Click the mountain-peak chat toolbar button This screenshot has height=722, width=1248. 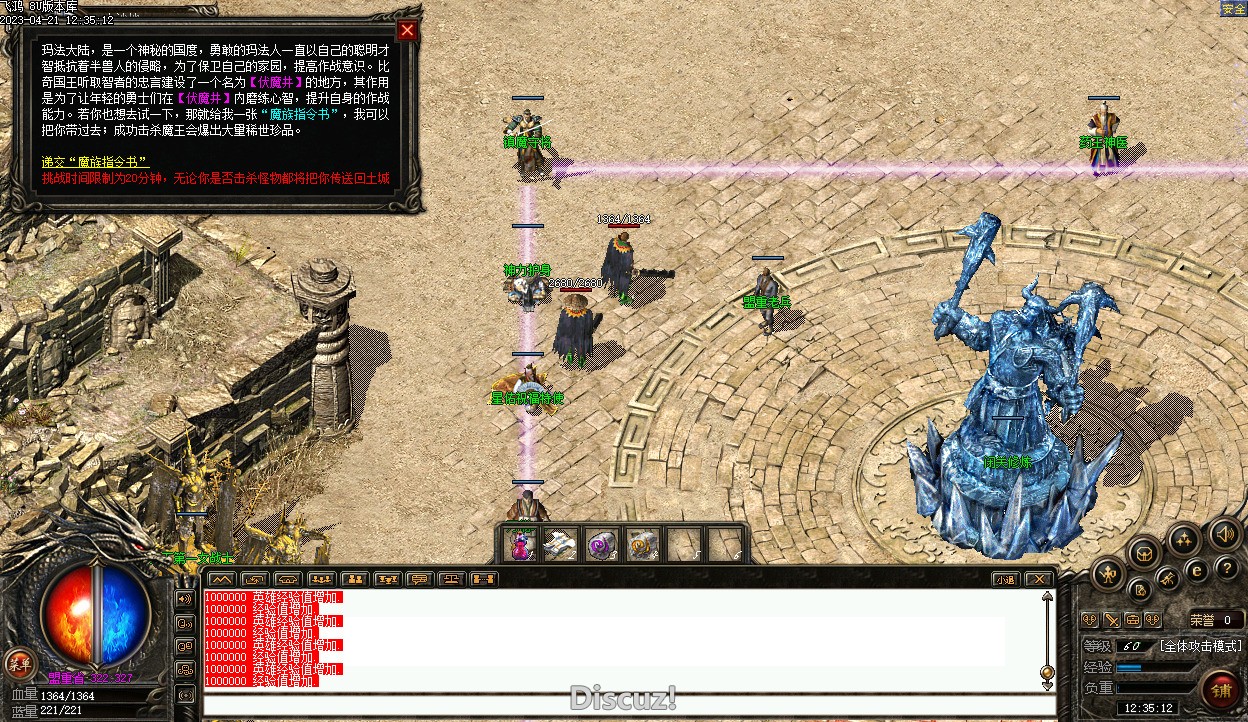point(222,579)
